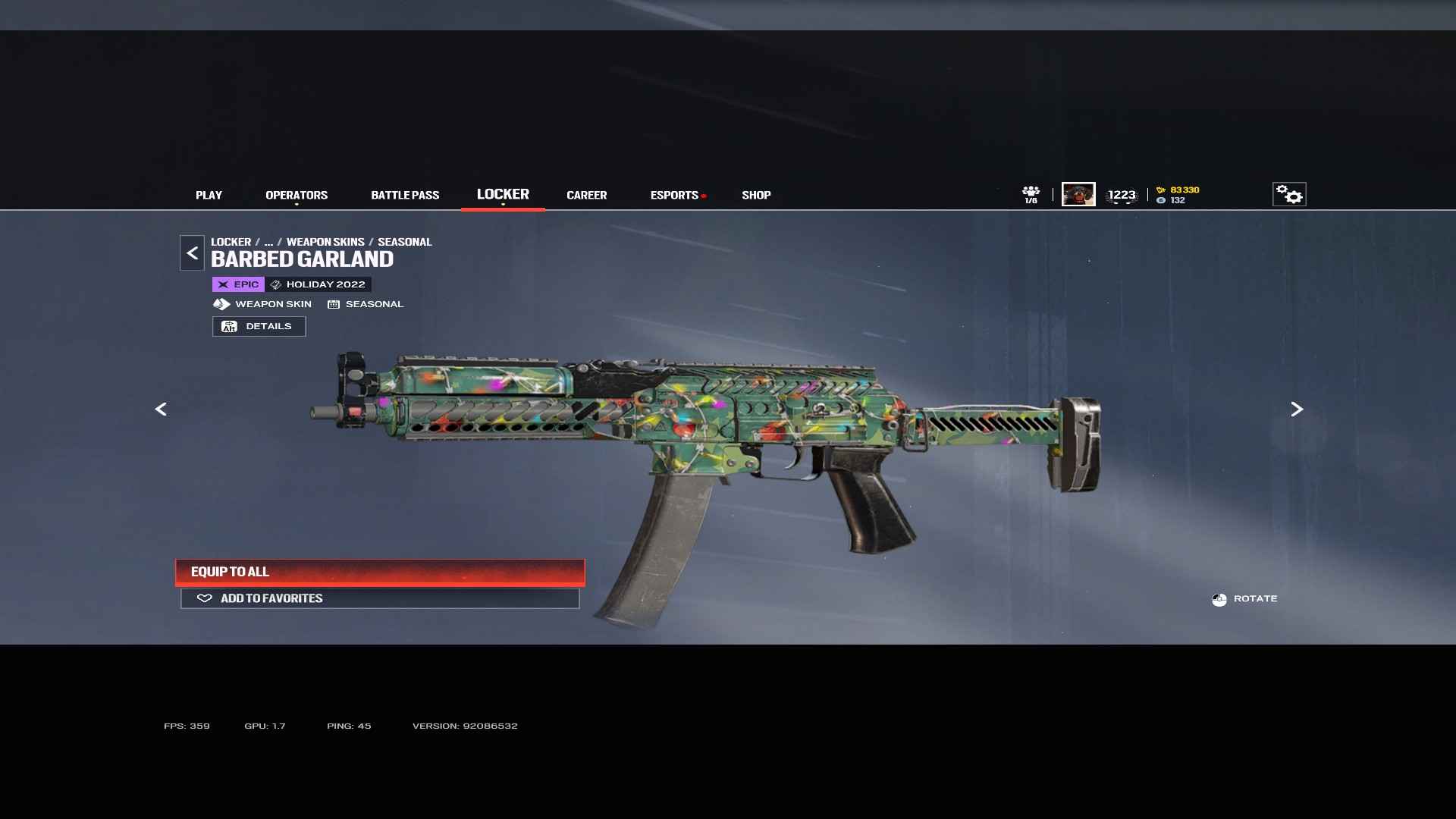Navigate to Weapon Skins breadcrumb
1456x819 pixels.
tap(325, 242)
